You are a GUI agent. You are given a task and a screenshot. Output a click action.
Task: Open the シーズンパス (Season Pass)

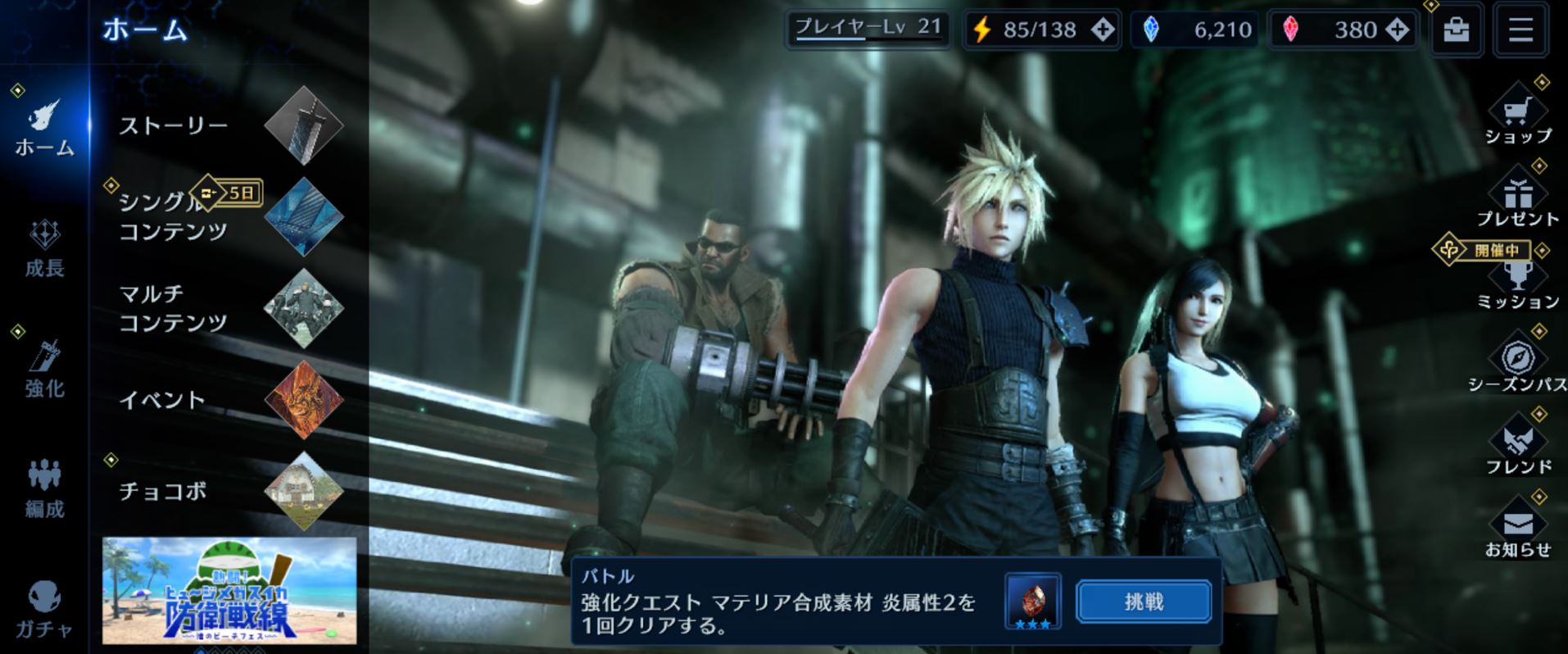tap(1519, 359)
